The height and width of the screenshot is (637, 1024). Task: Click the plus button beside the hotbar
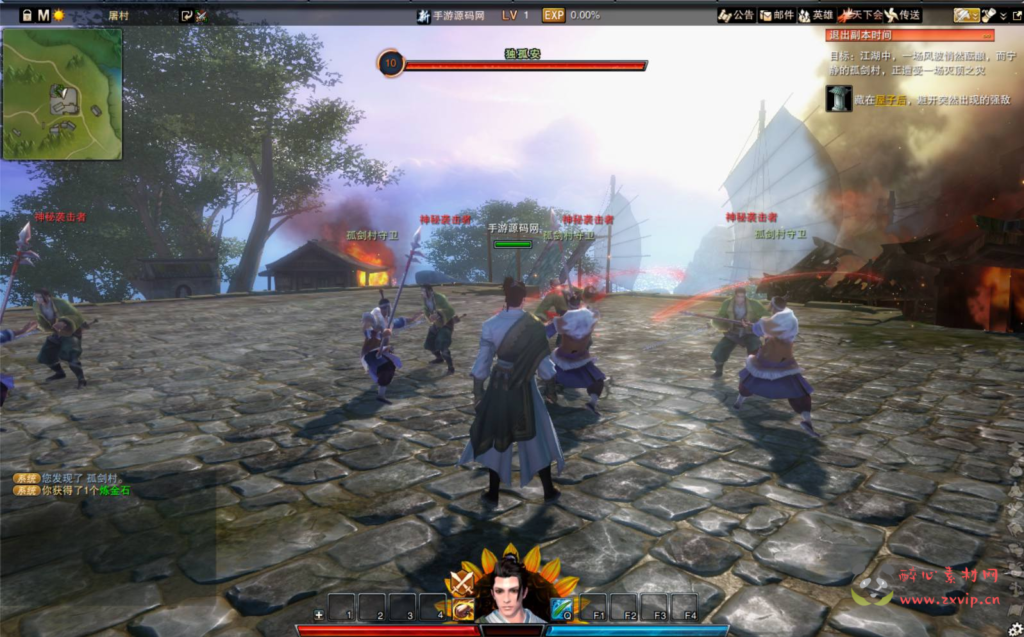coord(318,614)
